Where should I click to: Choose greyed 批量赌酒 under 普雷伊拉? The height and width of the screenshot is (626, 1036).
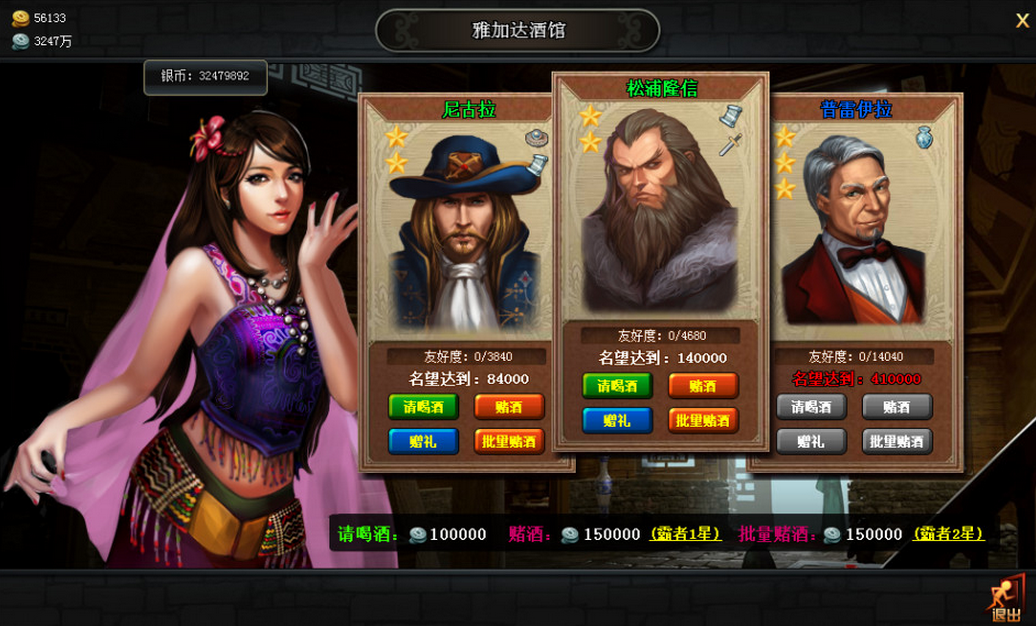click(x=897, y=441)
